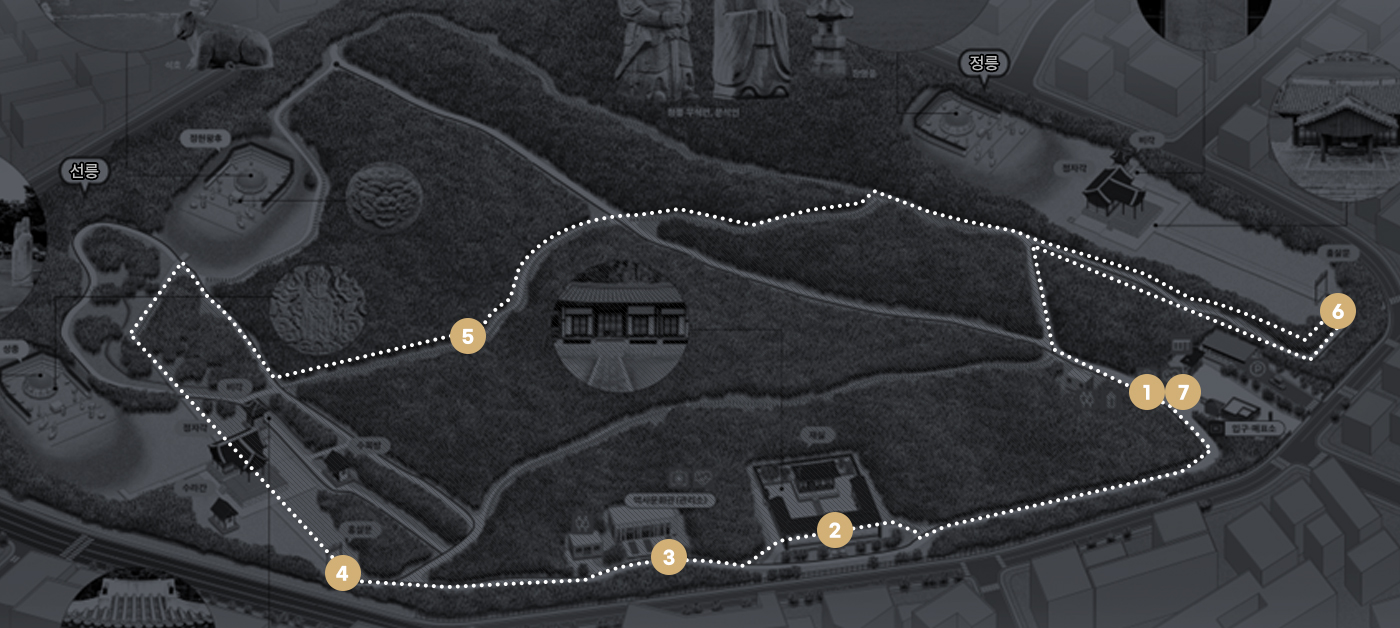The image size is (1400, 628).
Task: Select route marker number 6
Action: (1337, 312)
